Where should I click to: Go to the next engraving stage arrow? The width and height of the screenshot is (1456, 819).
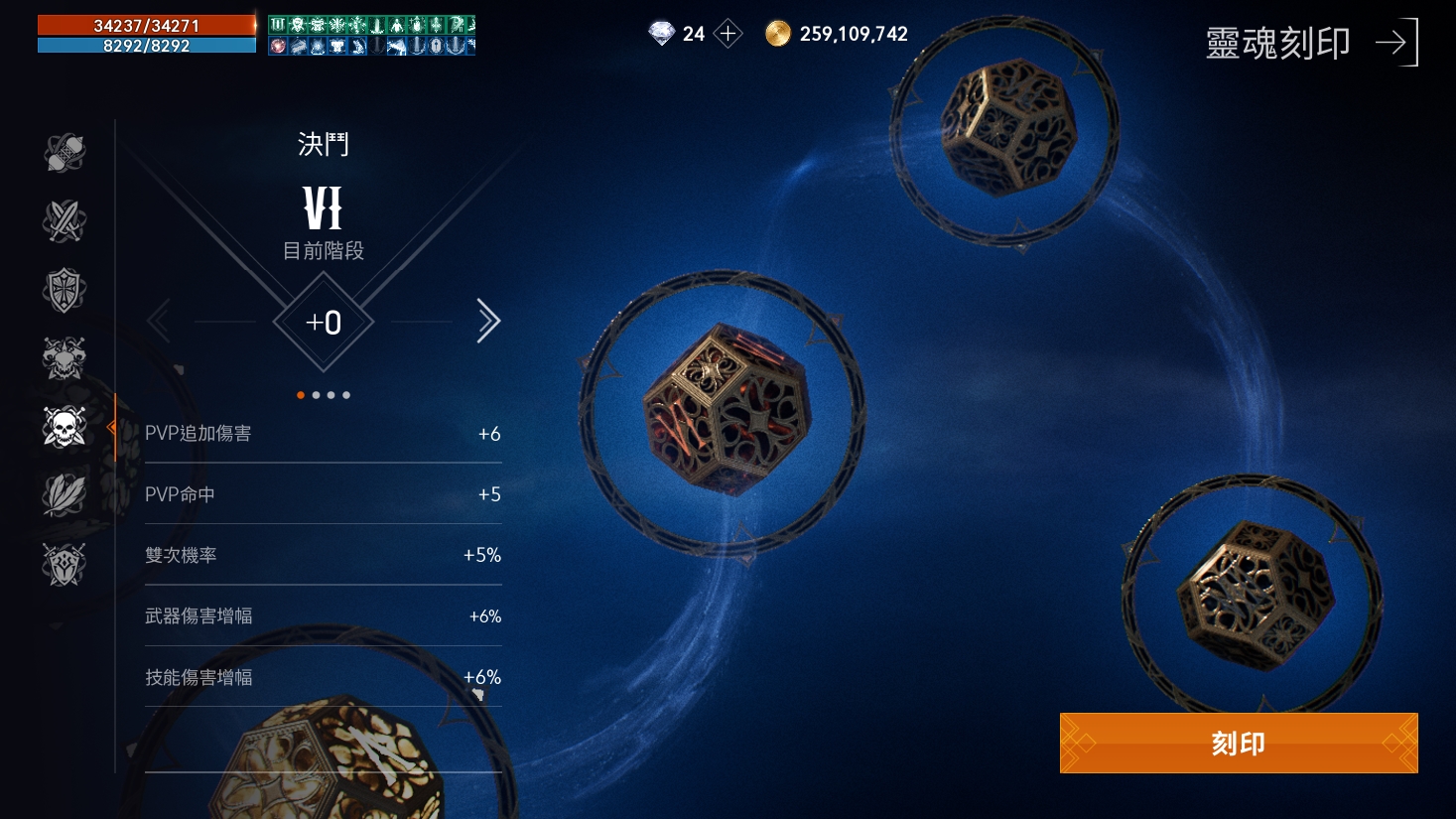point(487,321)
